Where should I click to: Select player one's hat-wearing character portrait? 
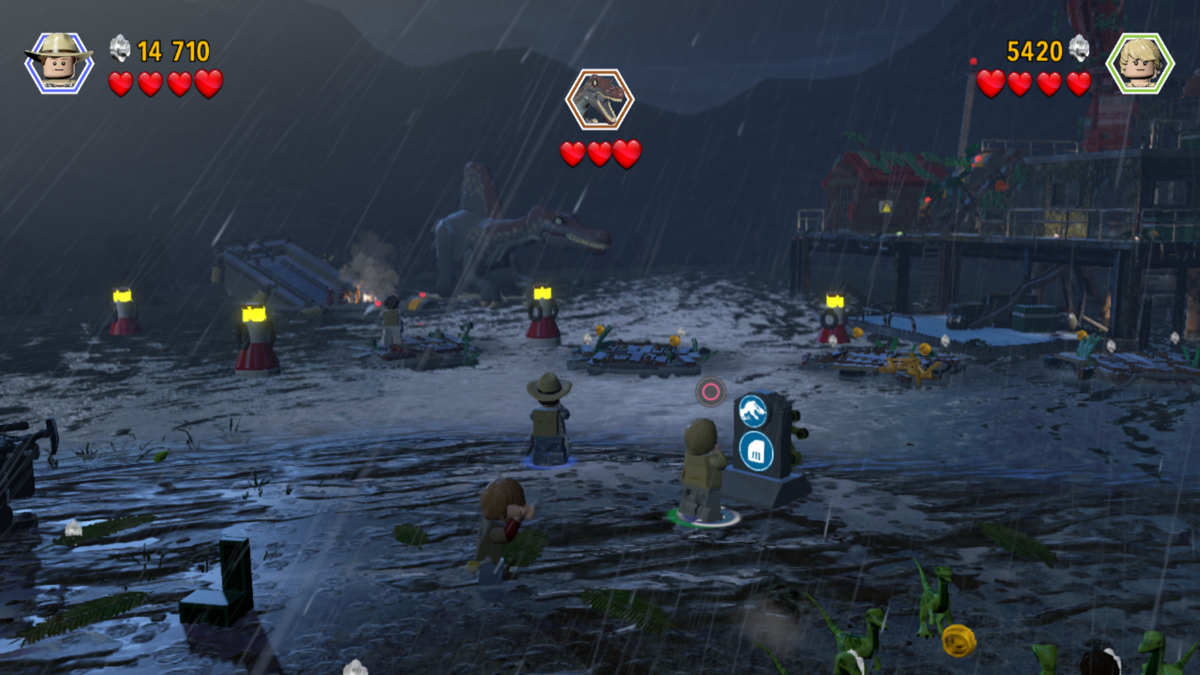[x=59, y=62]
